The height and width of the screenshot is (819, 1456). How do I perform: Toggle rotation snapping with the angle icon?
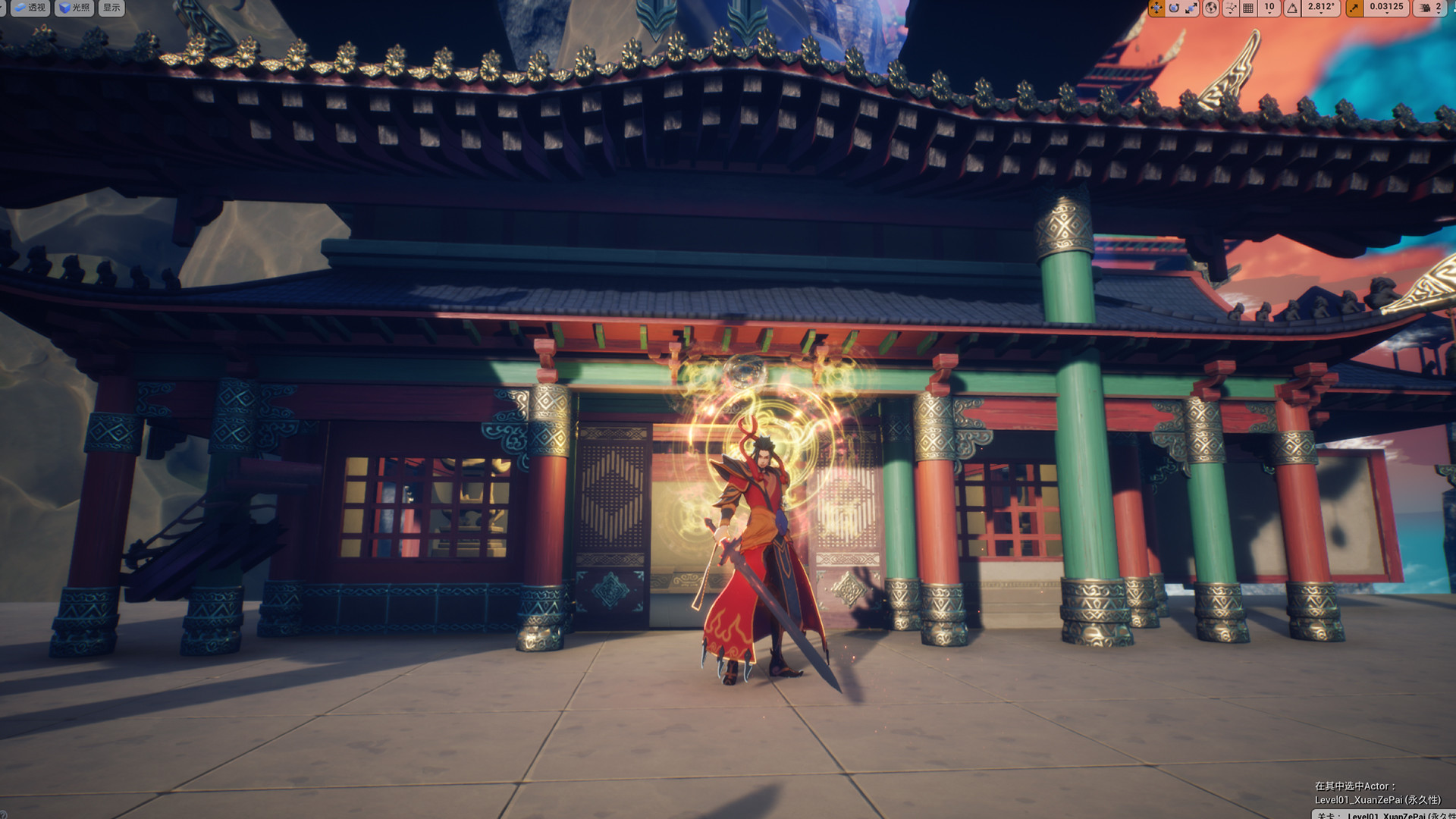[1292, 8]
